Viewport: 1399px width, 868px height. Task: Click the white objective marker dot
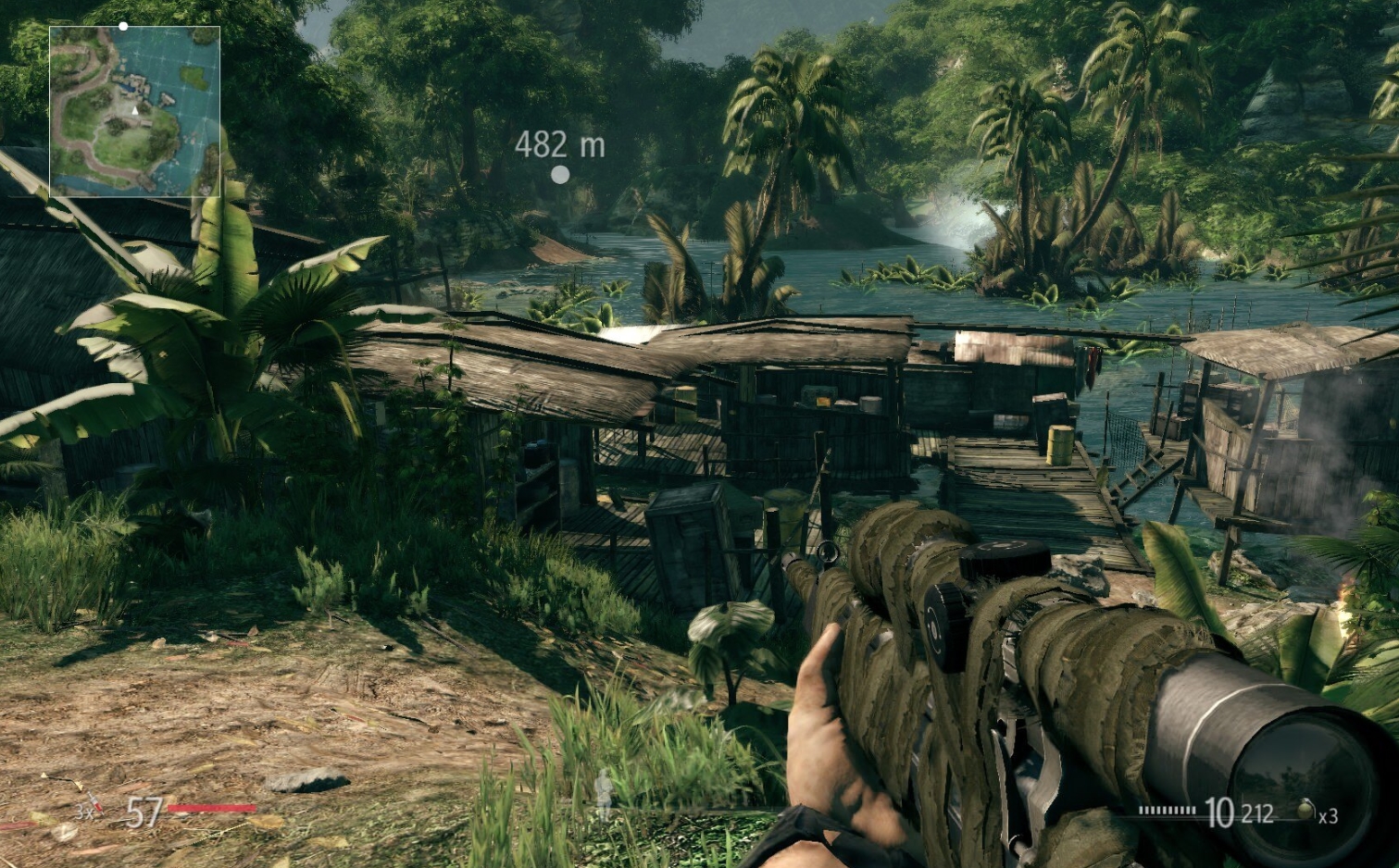[x=559, y=177]
